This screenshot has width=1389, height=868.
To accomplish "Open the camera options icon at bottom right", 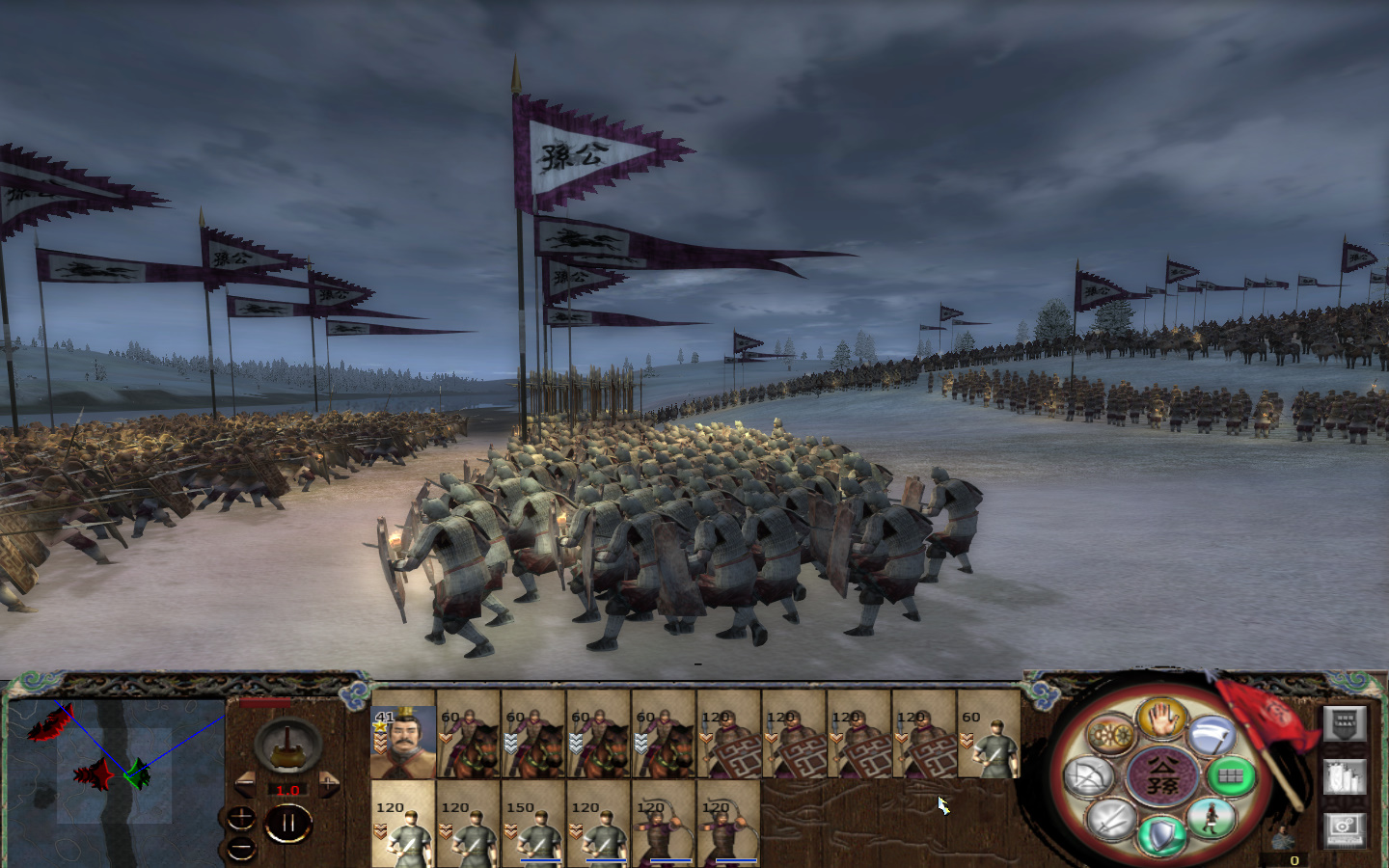I will point(1345,829).
